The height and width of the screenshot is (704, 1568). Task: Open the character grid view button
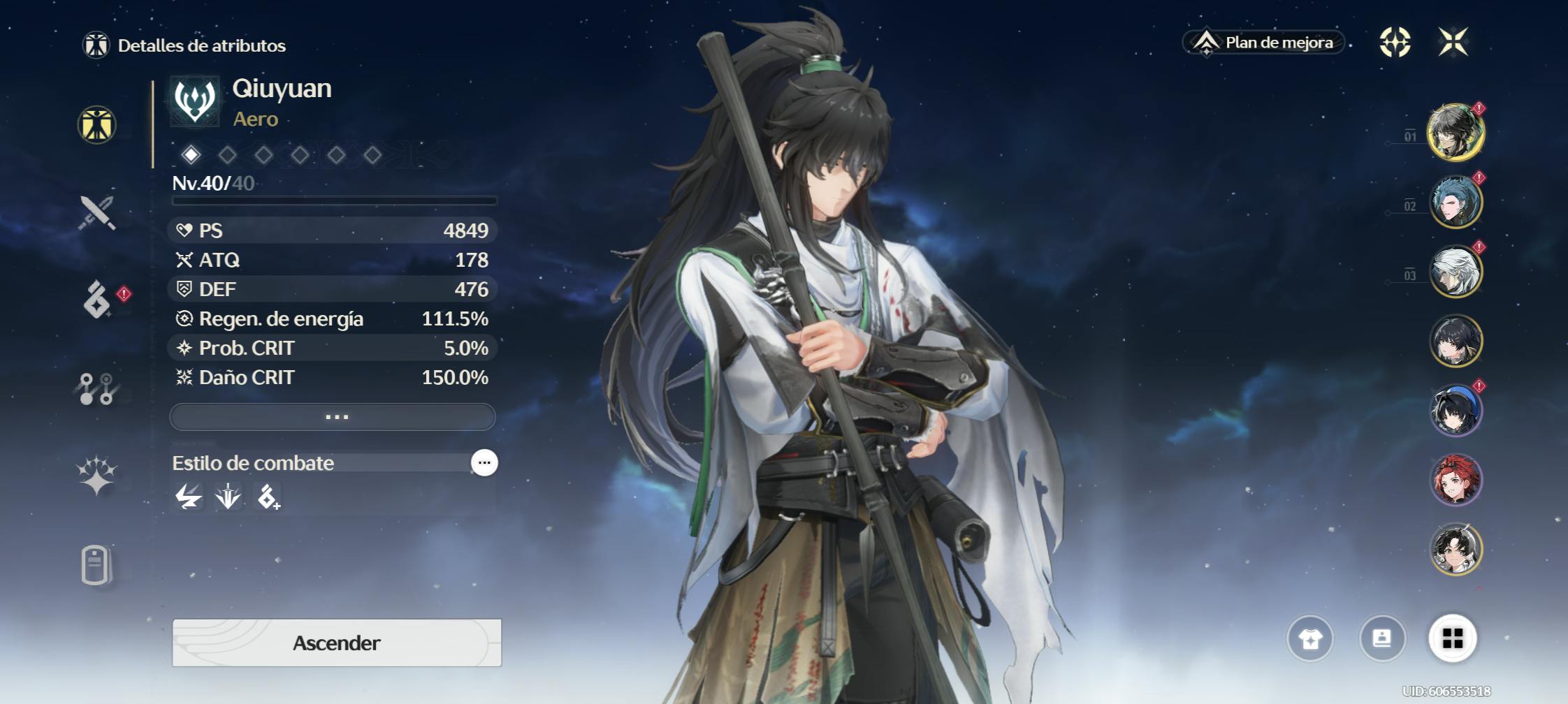[x=1453, y=638]
